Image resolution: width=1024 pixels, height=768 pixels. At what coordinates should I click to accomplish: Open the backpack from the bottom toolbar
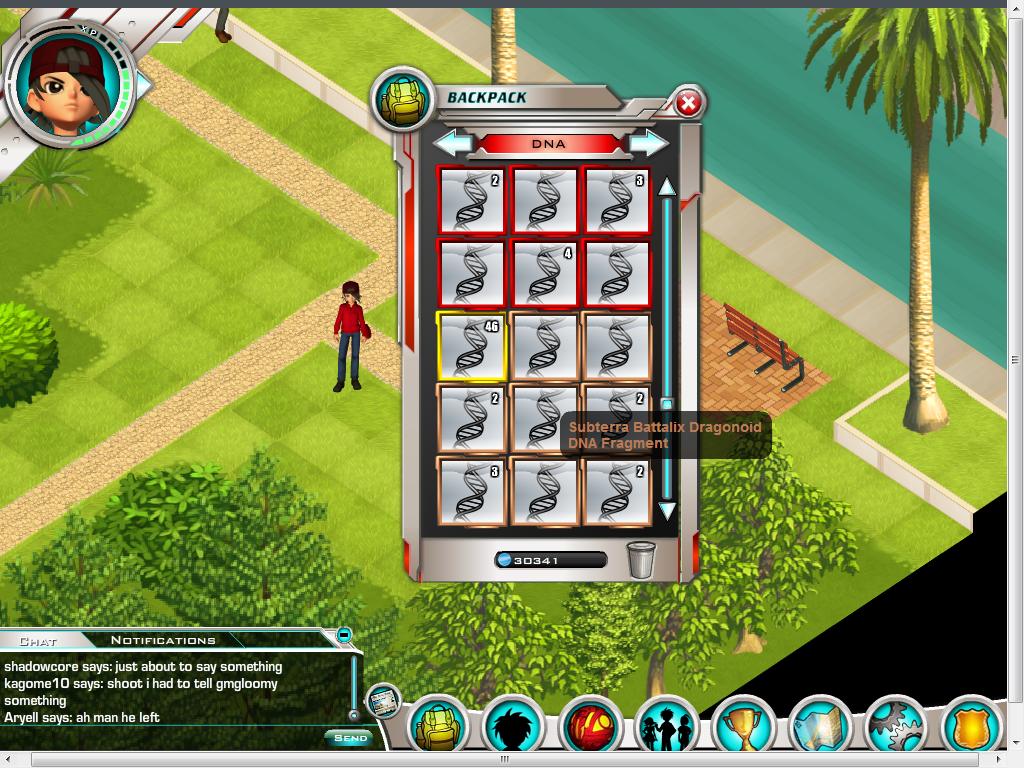click(x=438, y=726)
